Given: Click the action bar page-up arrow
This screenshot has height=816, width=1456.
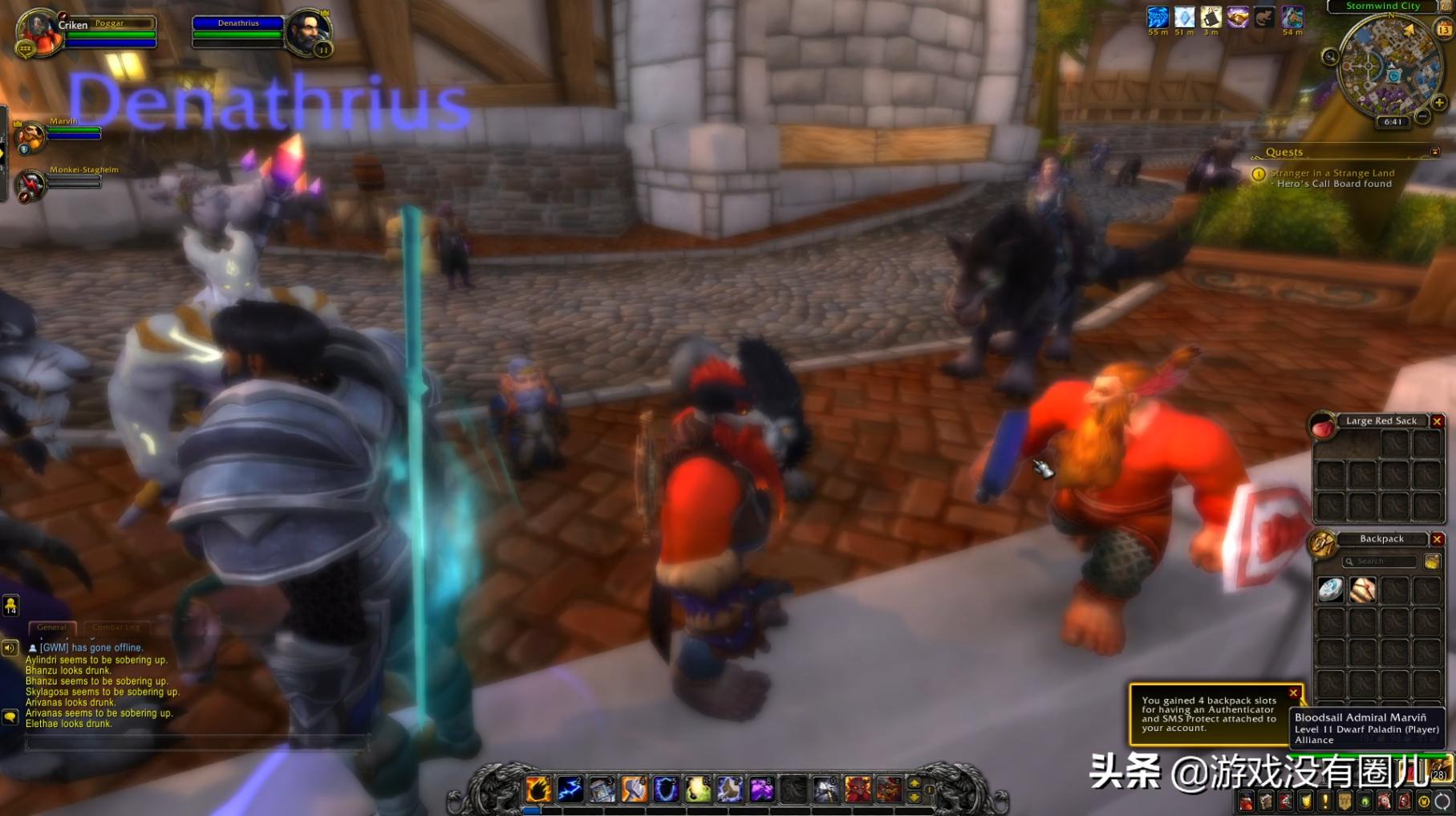Looking at the screenshot, I should [x=914, y=783].
